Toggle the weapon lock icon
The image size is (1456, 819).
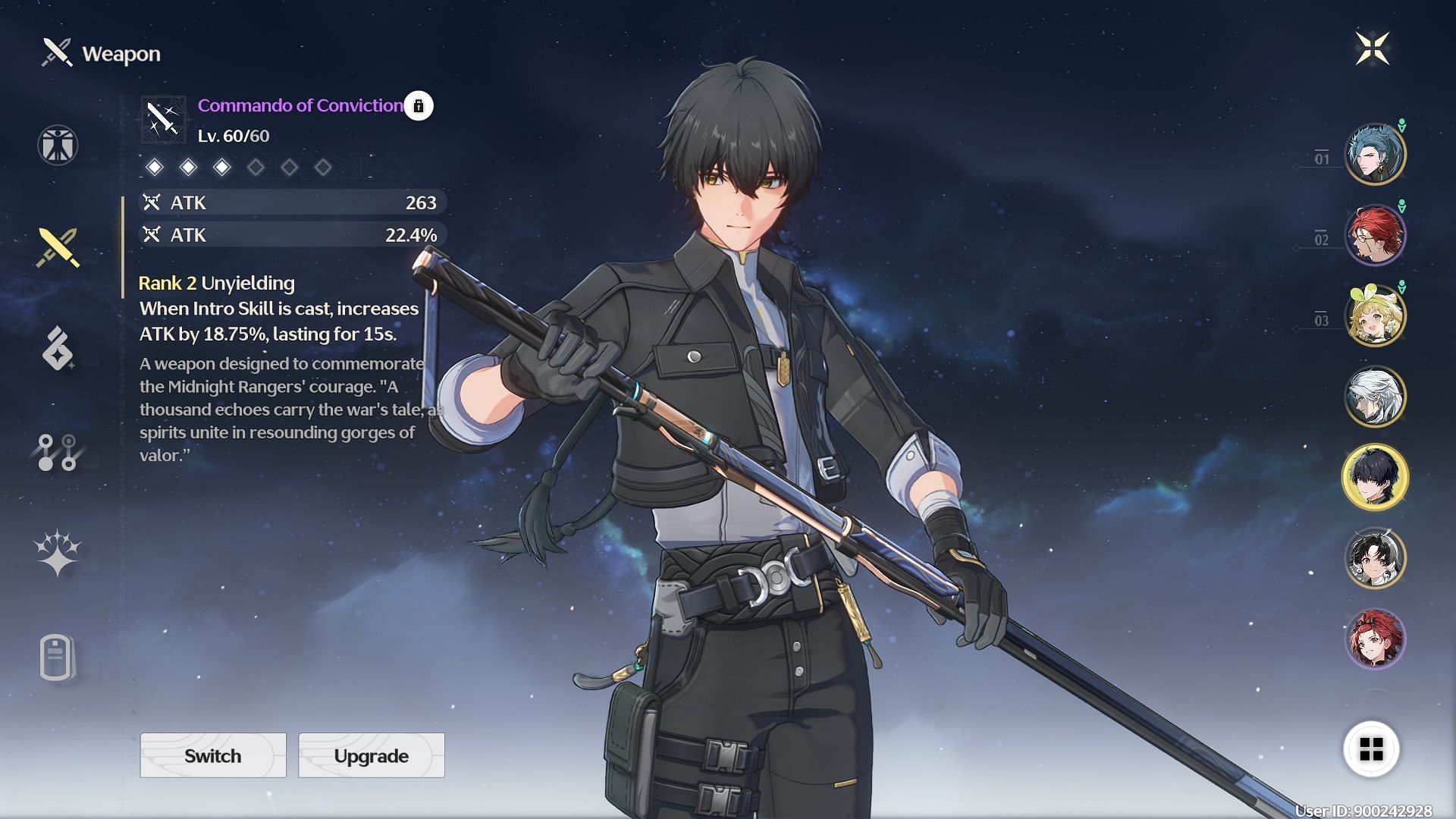(419, 106)
